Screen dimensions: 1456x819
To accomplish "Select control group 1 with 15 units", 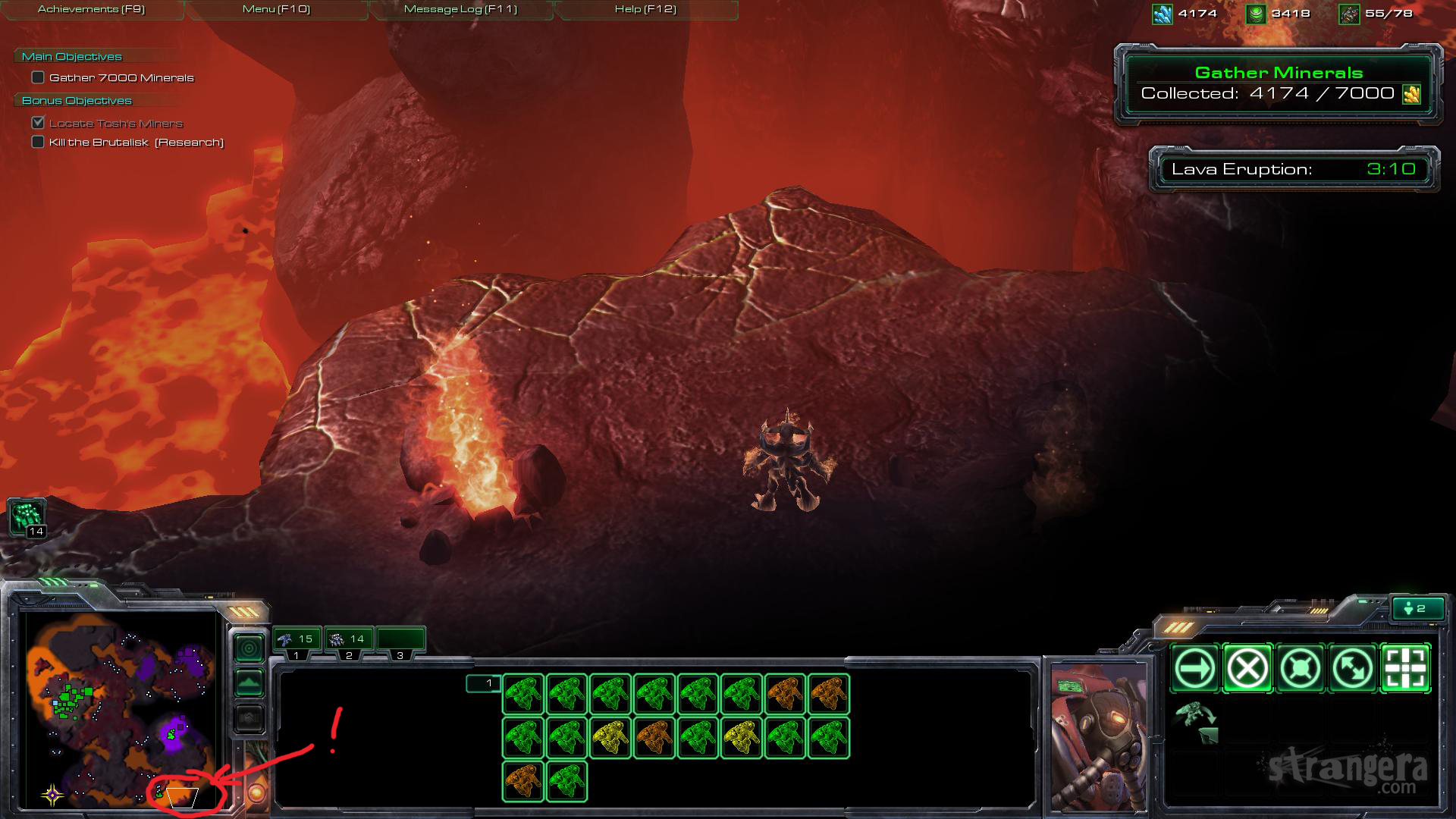I will point(297,640).
